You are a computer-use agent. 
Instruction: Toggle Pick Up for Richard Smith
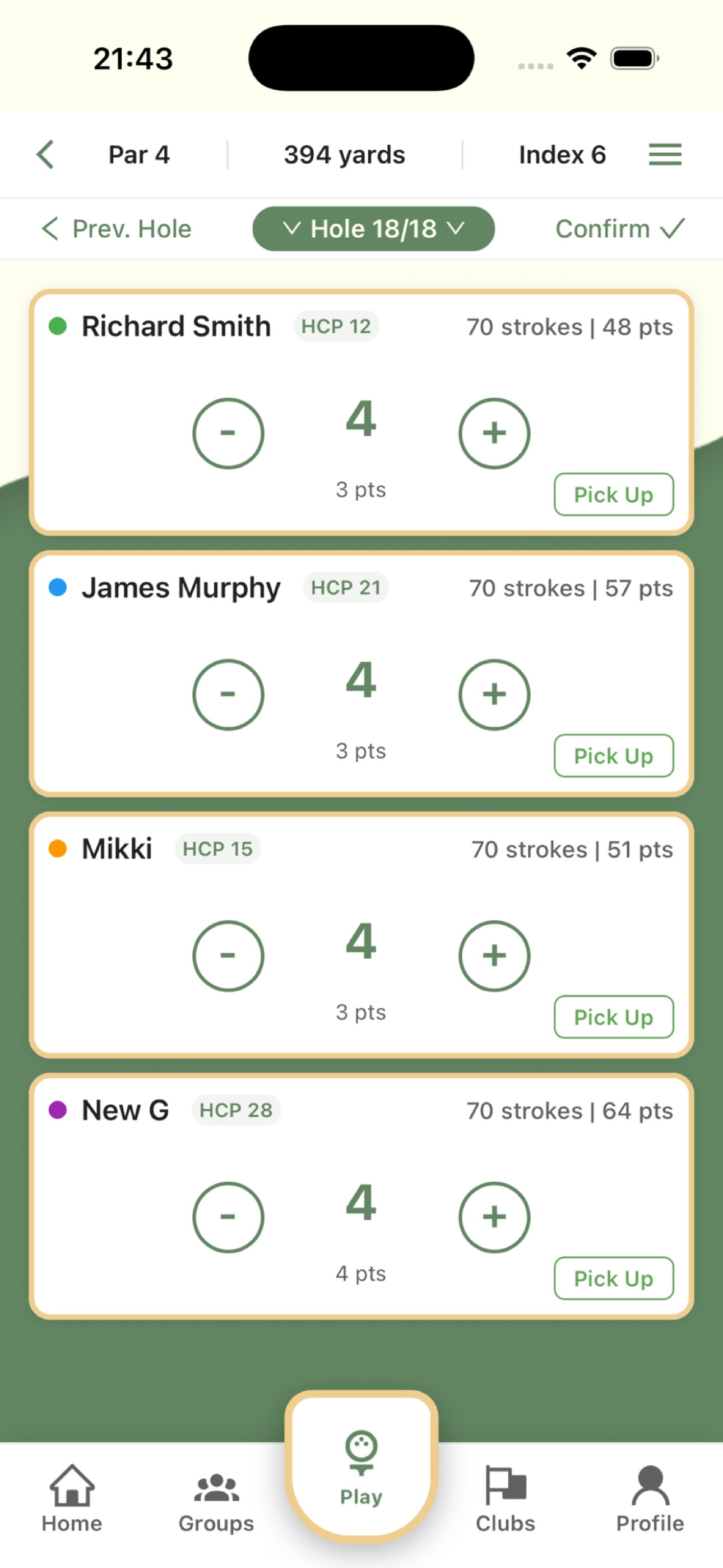click(x=614, y=494)
